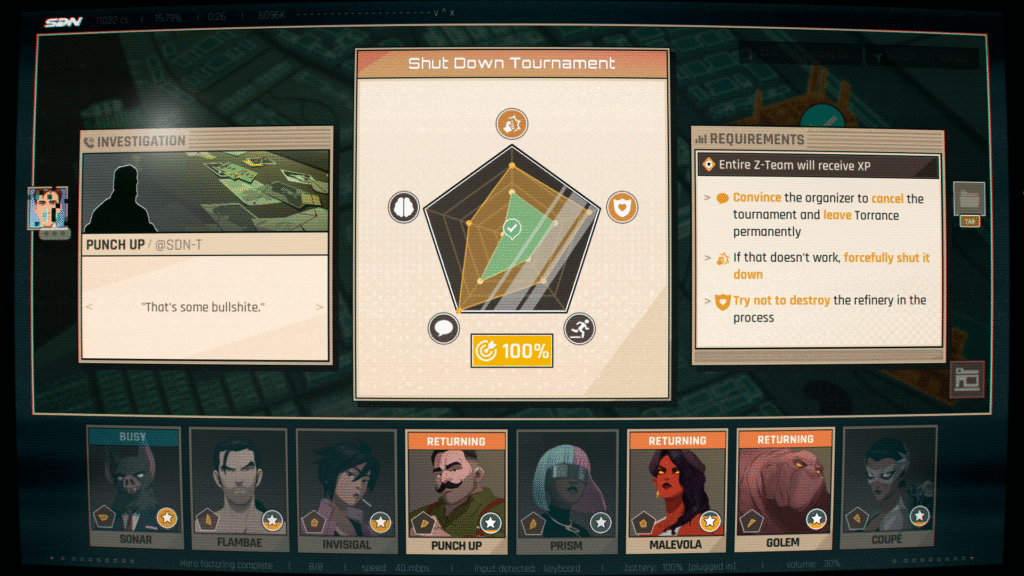Select the fist combat stat icon
This screenshot has width=1024, height=576.
click(512, 124)
